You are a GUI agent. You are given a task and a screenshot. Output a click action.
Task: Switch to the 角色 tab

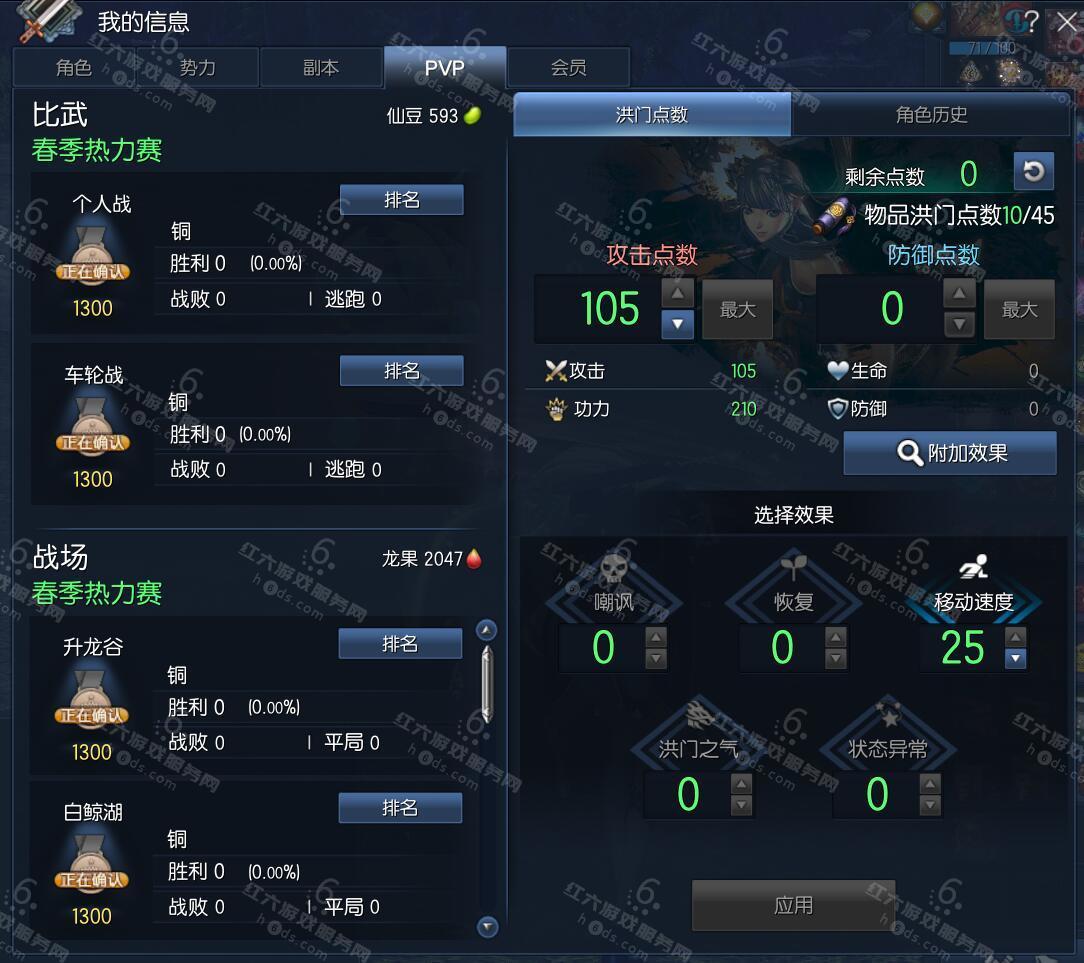74,68
